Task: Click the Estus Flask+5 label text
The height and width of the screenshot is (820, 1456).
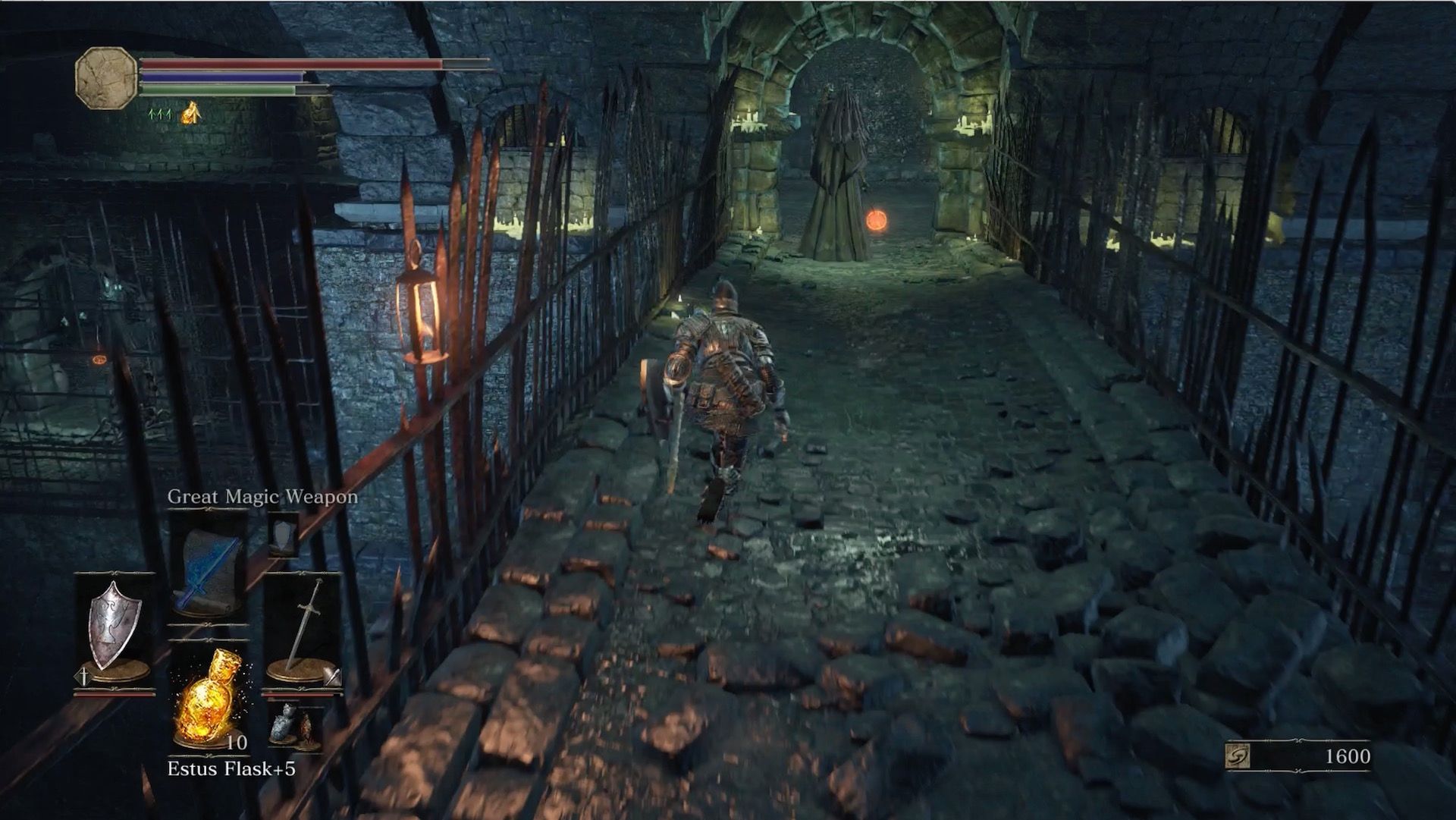Action: 232,767
